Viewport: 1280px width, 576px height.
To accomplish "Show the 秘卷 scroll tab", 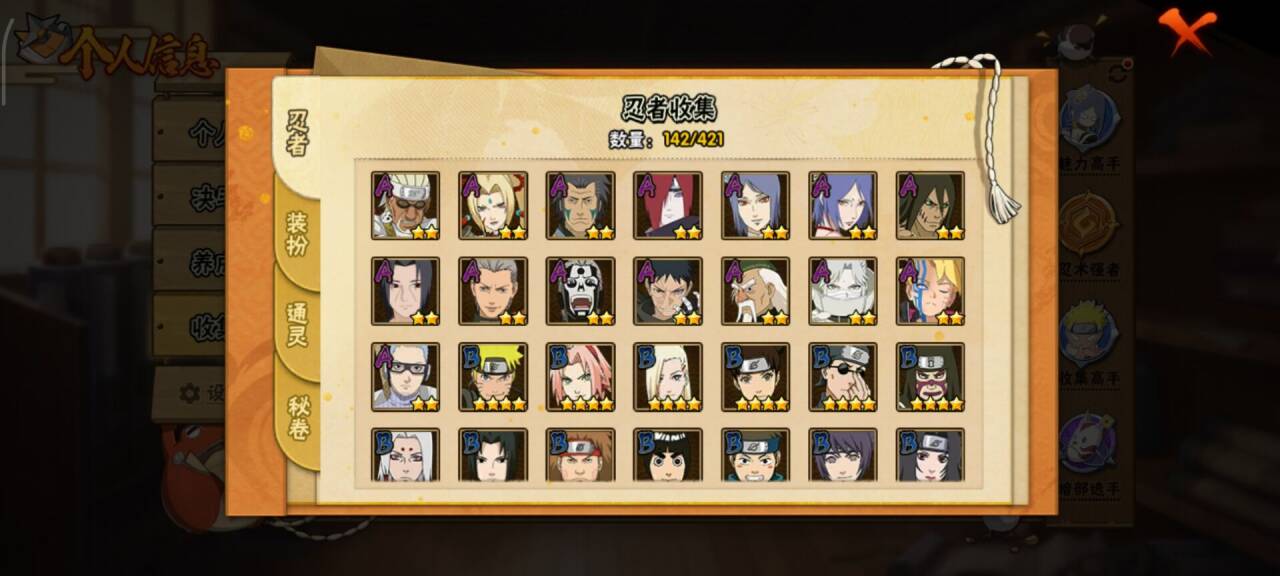I will coord(298,418).
